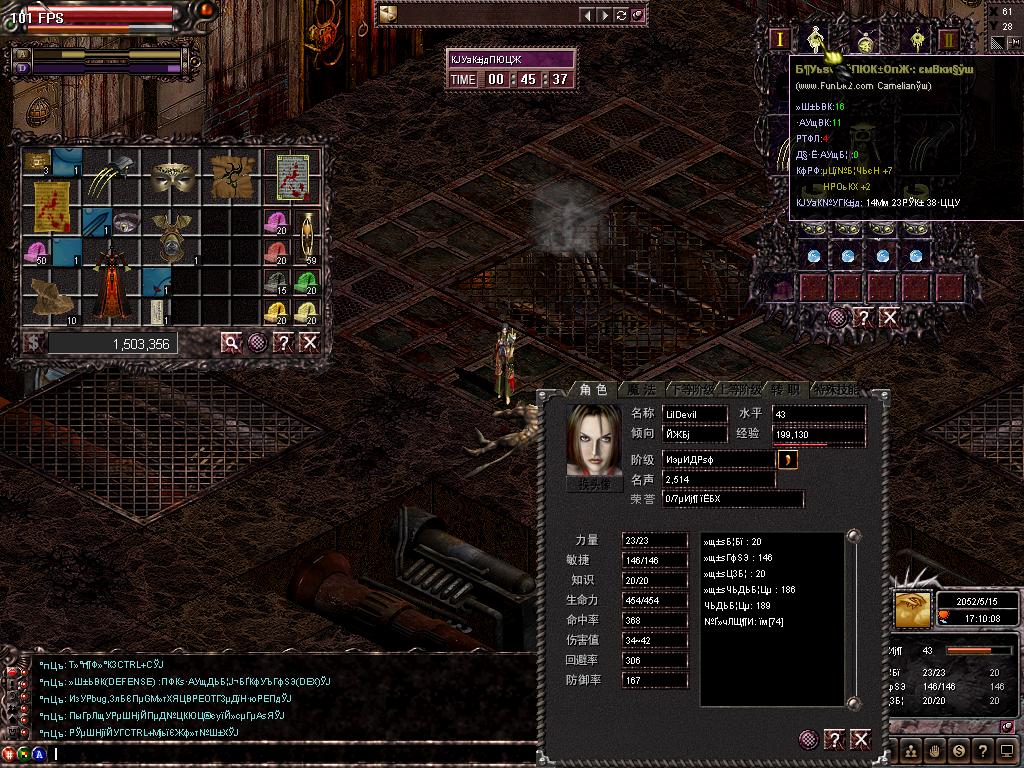Click the inventory dollar sign button
Image resolution: width=1024 pixels, height=768 pixels.
(x=33, y=343)
